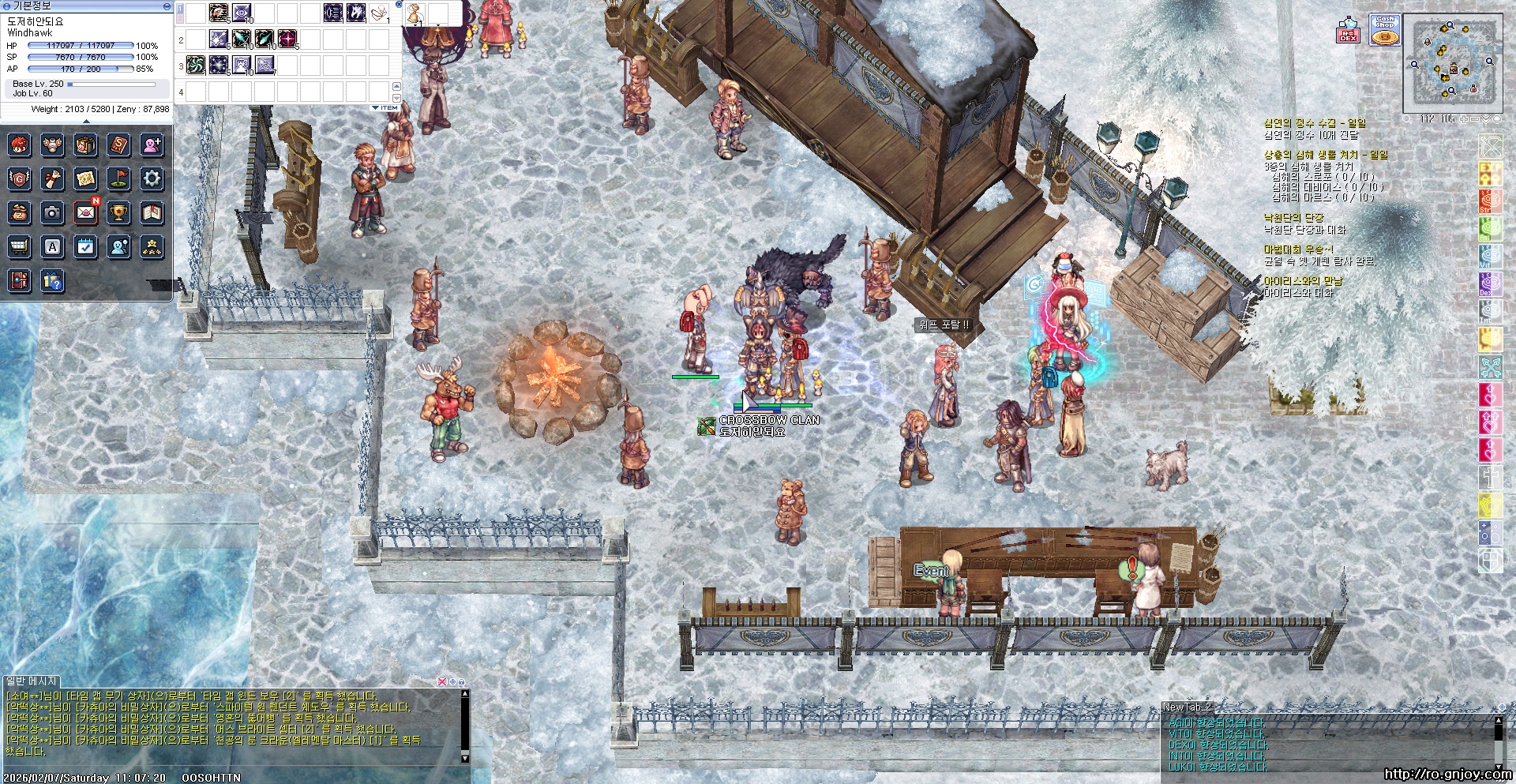This screenshot has height=784, width=1516.
Task: Open the RODEX mailbox icon
Action: [x=1348, y=31]
